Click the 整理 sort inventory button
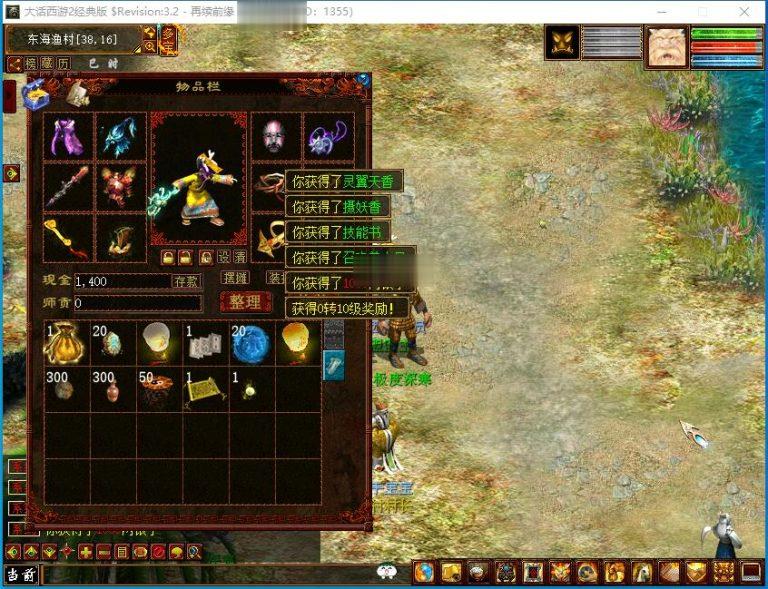The height and width of the screenshot is (589, 768). [x=244, y=302]
